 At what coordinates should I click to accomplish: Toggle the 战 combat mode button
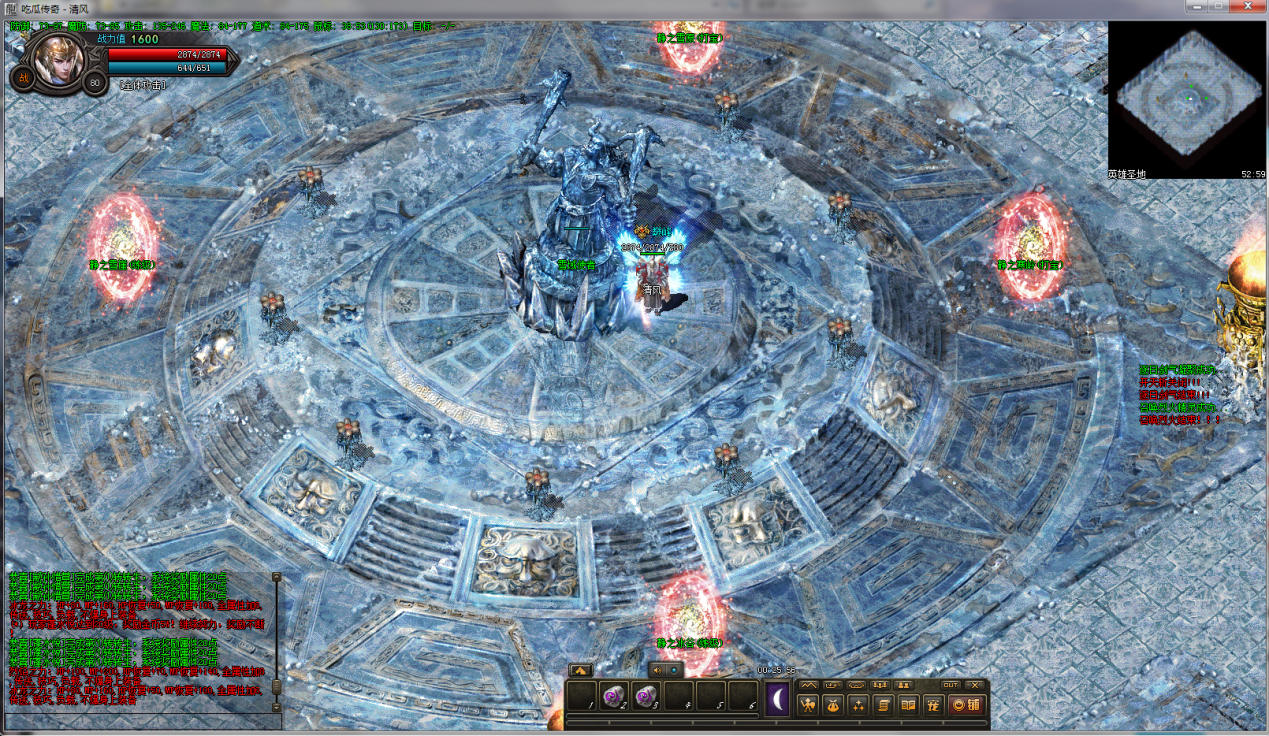[23, 79]
